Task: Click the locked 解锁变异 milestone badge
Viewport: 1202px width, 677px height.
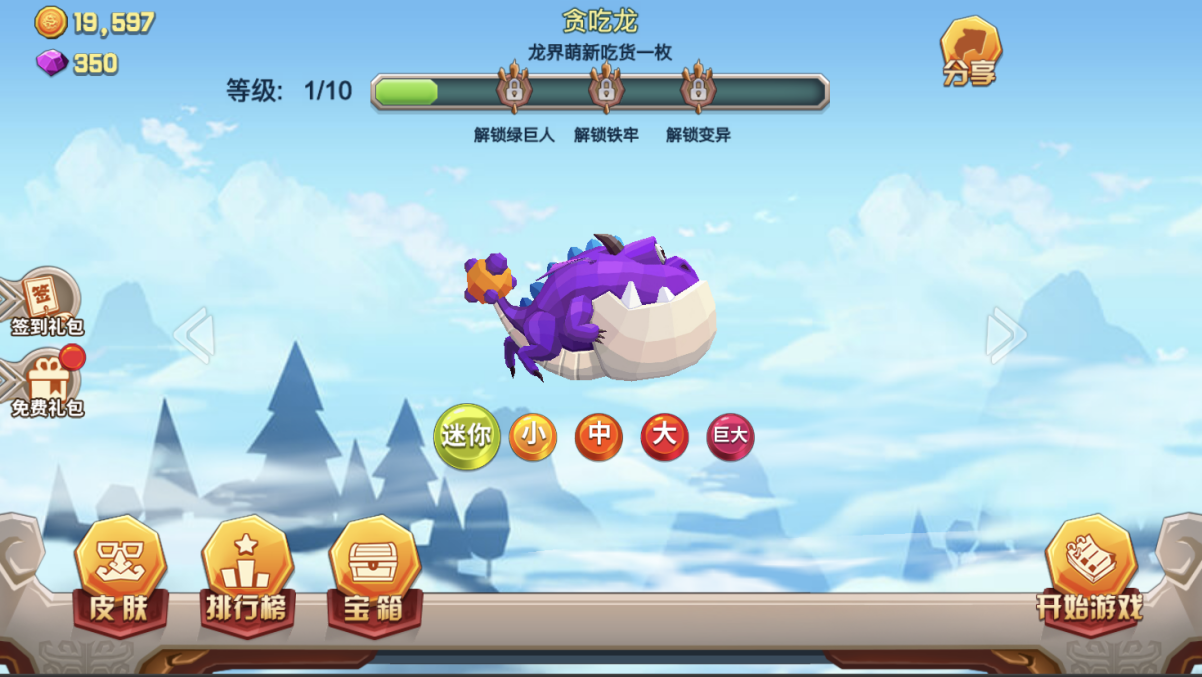Action: point(698,89)
